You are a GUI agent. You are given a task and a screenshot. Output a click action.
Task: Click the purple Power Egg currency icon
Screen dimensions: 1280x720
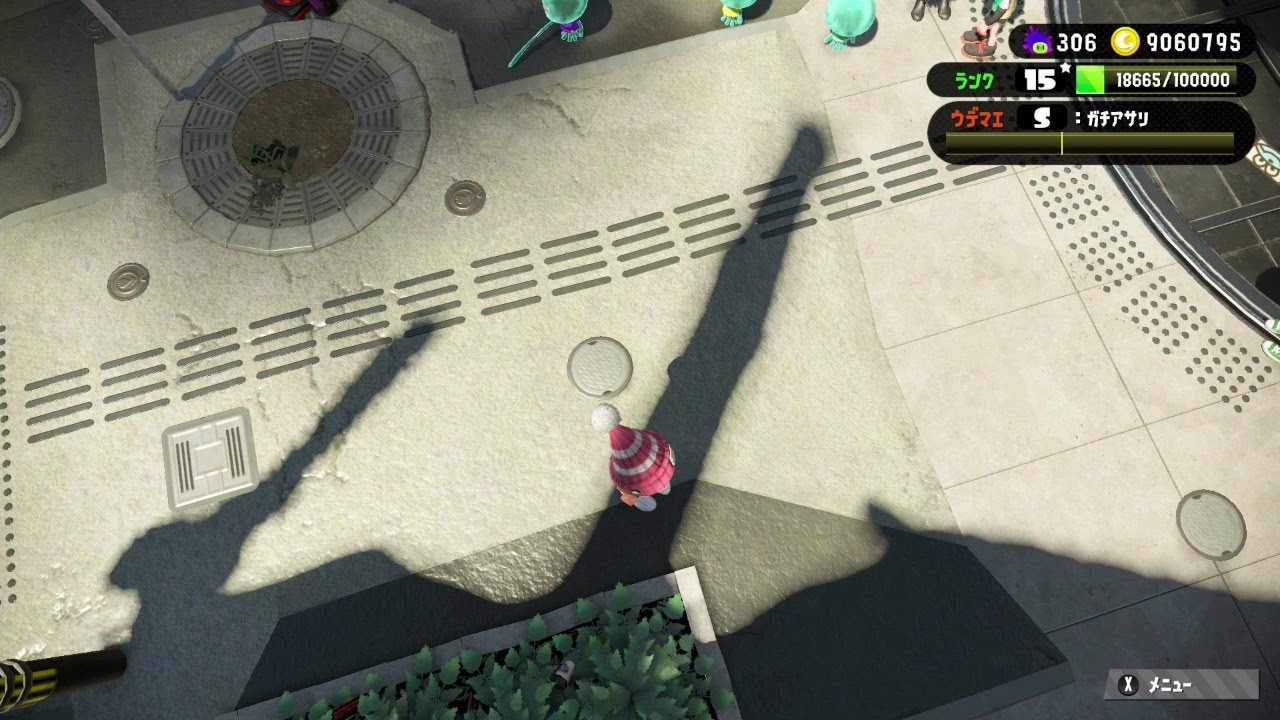(x=1040, y=43)
